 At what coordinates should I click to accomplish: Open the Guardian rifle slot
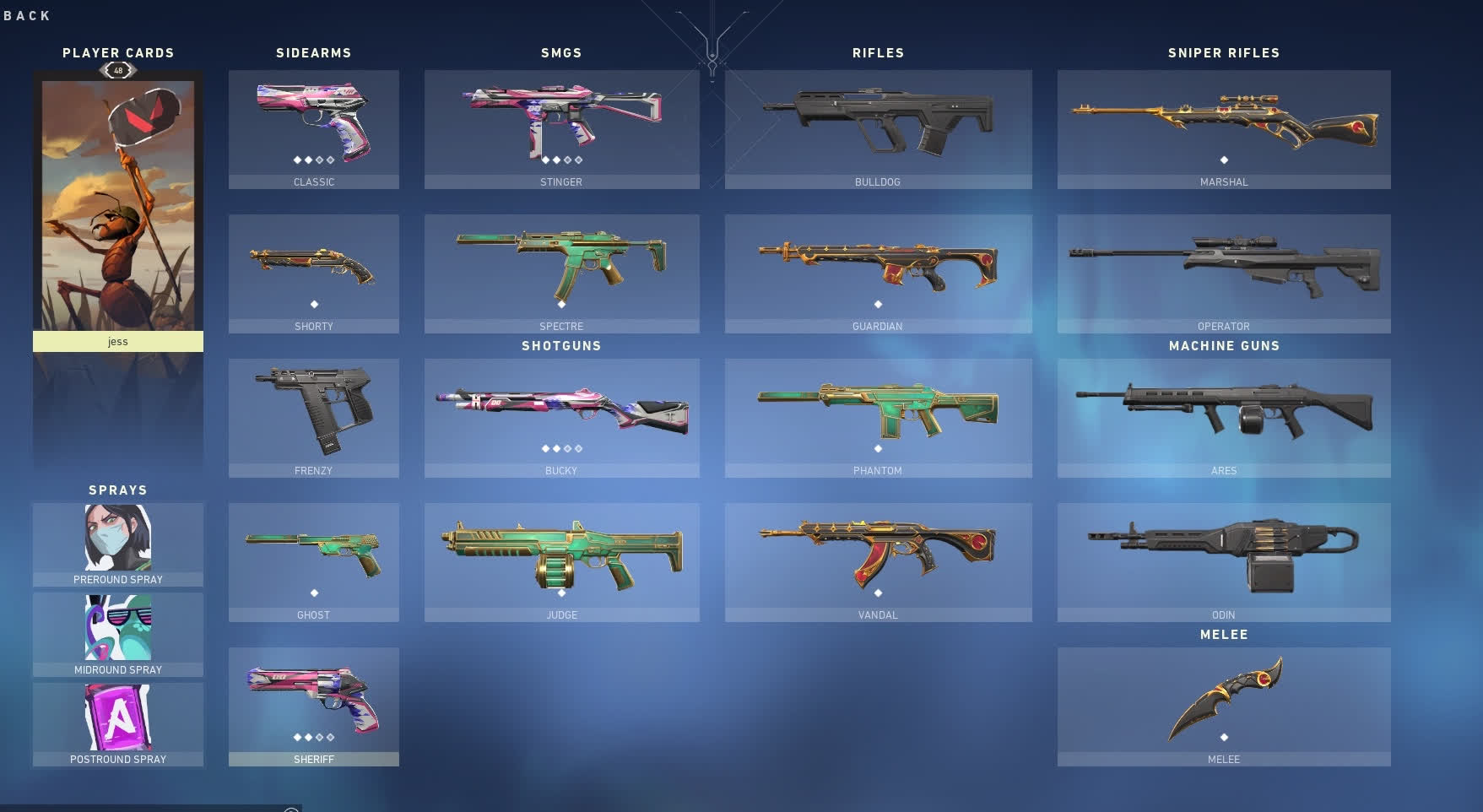pos(878,273)
